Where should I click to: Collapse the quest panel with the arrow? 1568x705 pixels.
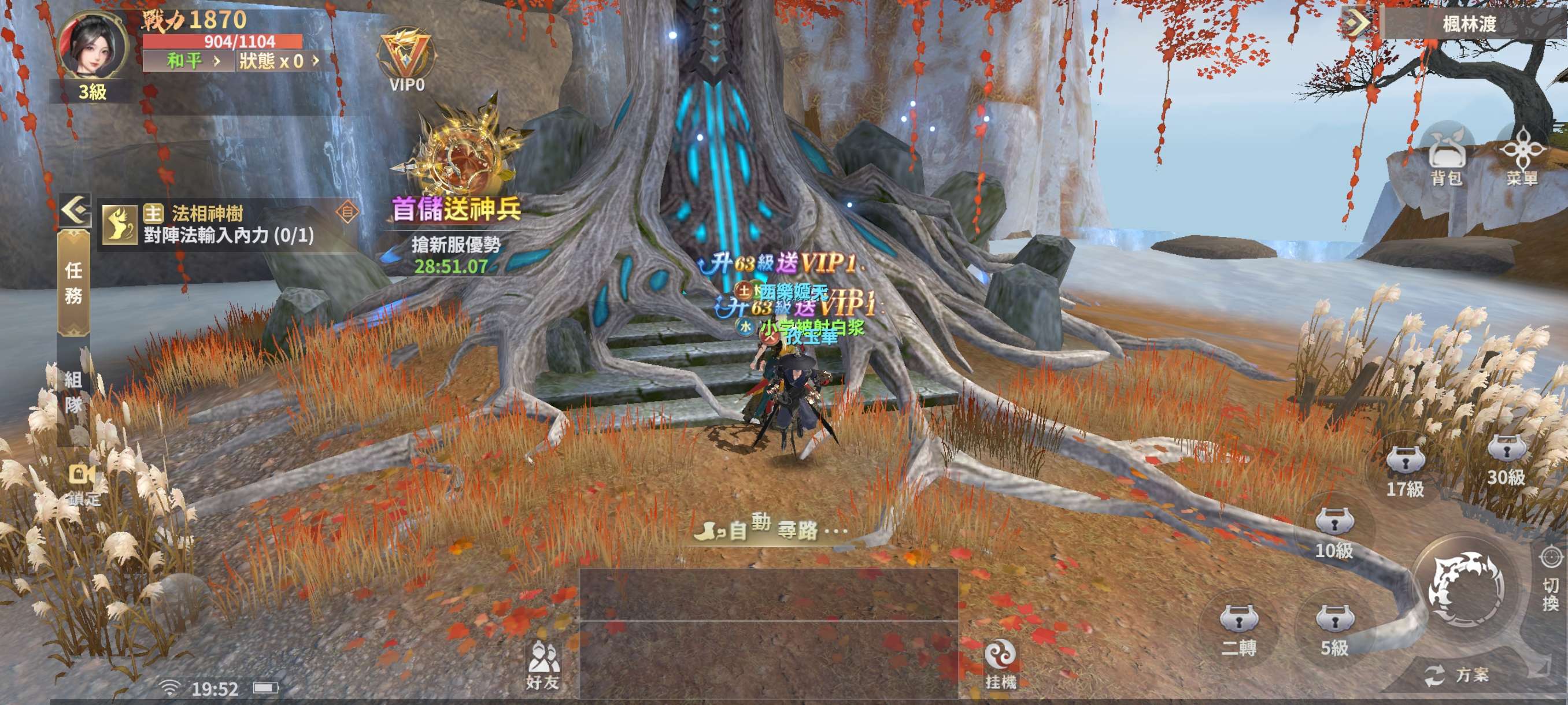[76, 210]
